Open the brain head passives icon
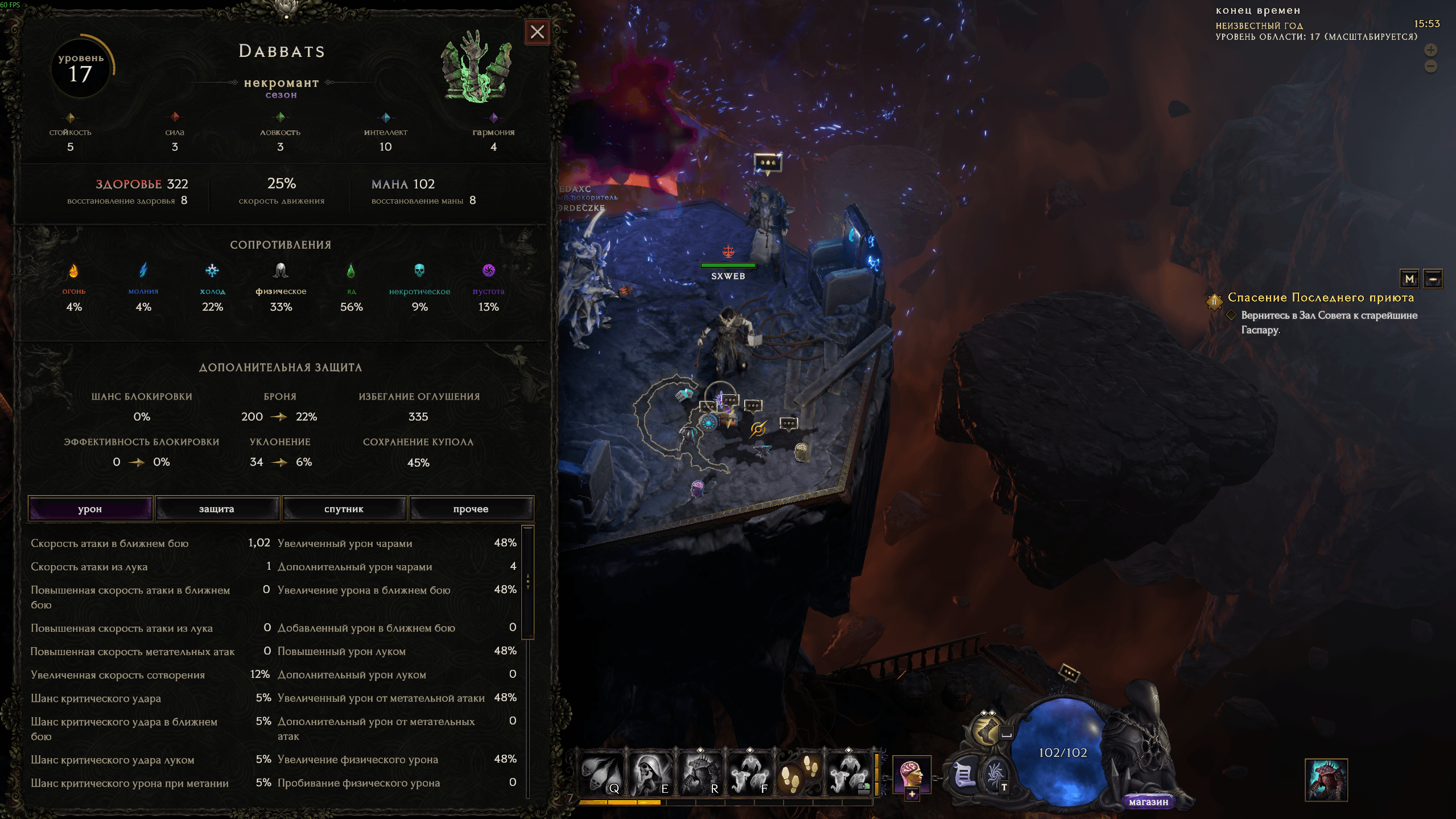Image resolution: width=1456 pixels, height=819 pixels. [911, 775]
